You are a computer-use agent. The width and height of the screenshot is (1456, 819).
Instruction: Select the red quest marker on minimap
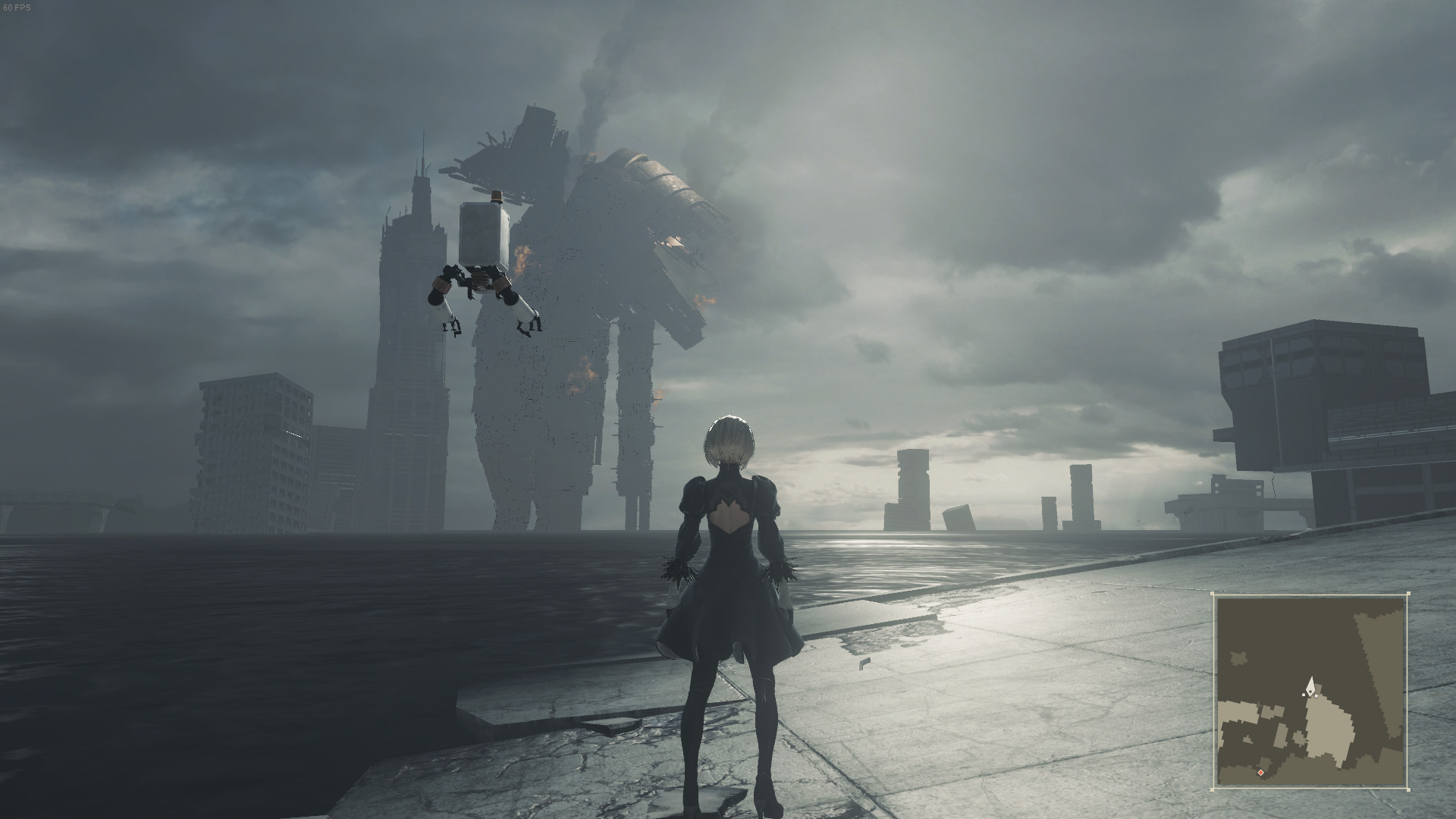coord(1261,773)
